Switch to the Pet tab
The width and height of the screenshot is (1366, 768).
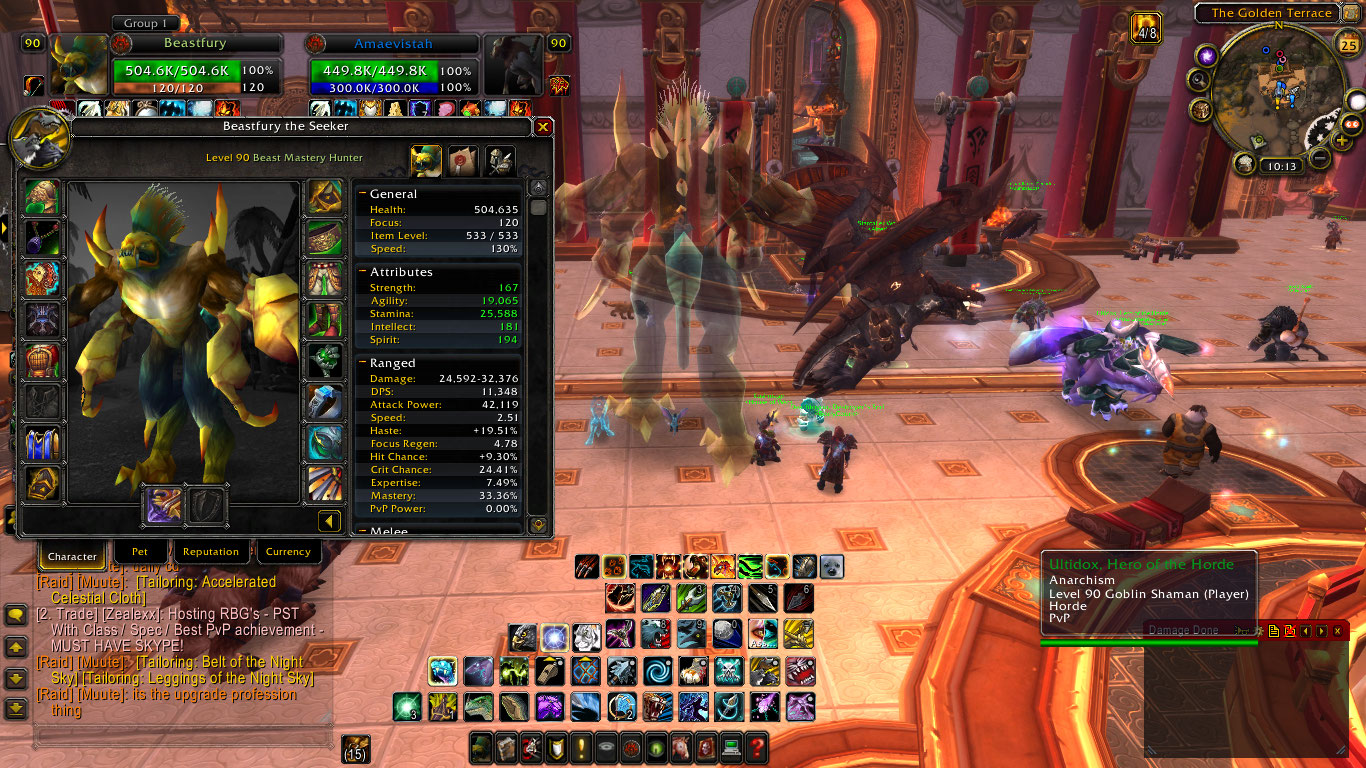coord(140,551)
